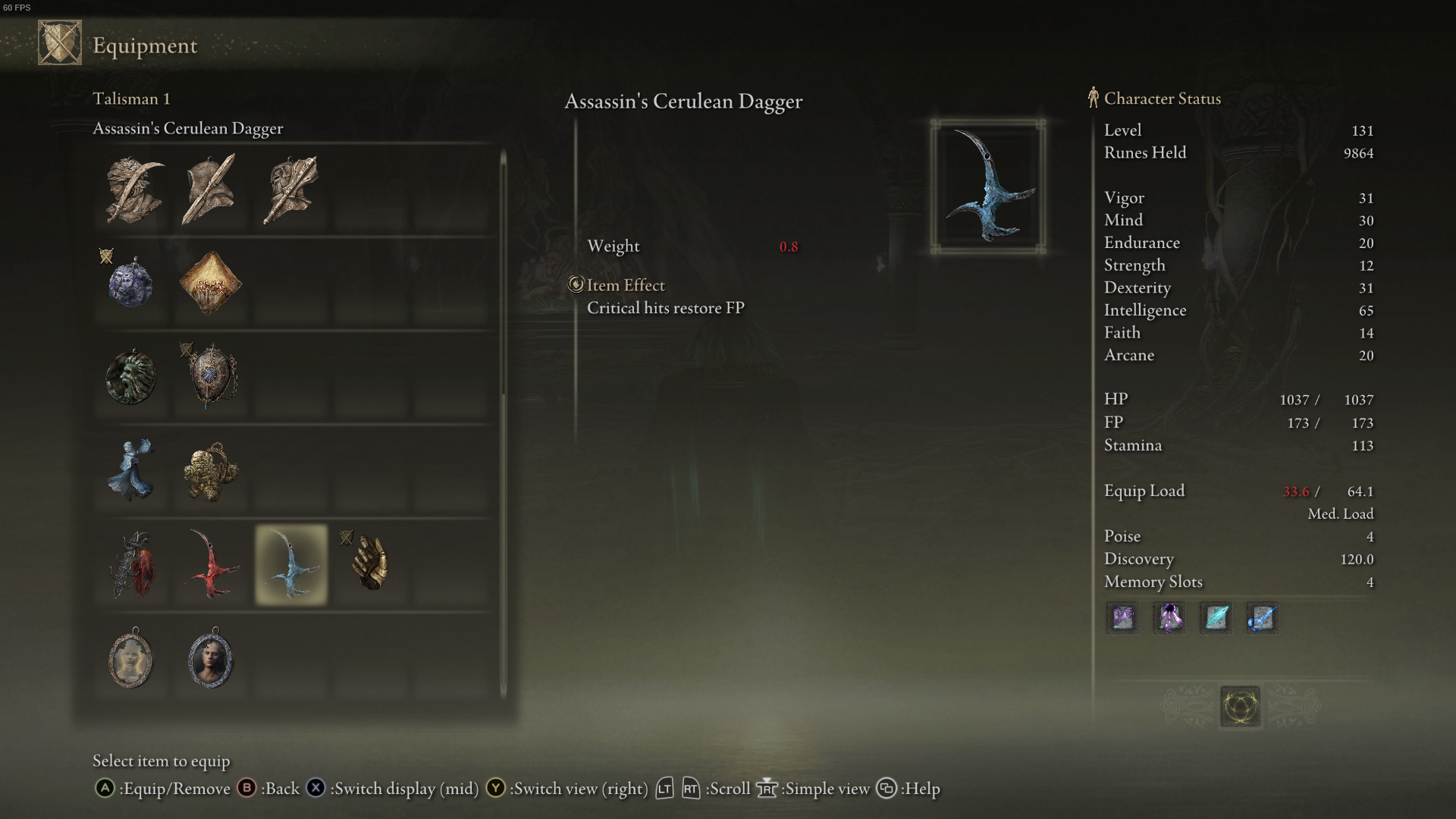Select the blue dancer figure talisman
Image resolution: width=1456 pixels, height=819 pixels.
click(x=131, y=472)
